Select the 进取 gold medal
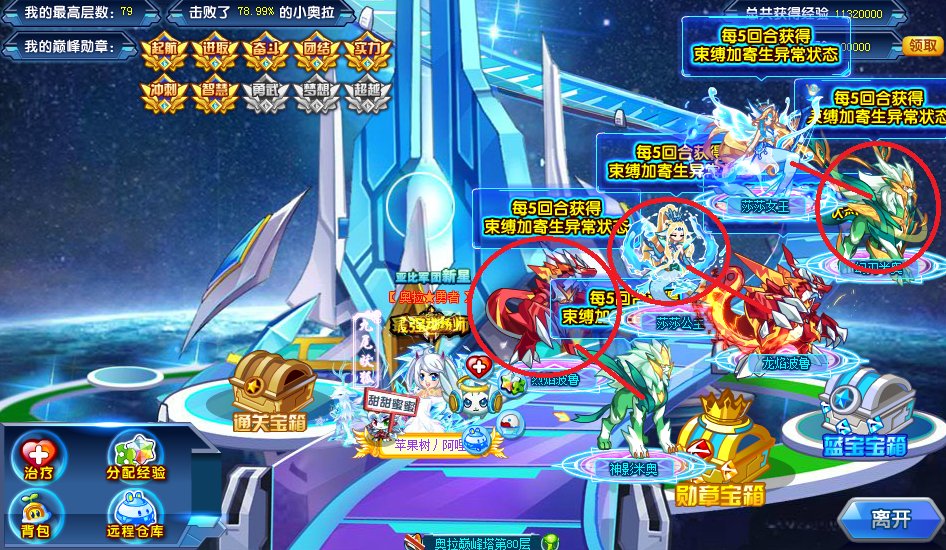This screenshot has width=946, height=550. (215, 54)
